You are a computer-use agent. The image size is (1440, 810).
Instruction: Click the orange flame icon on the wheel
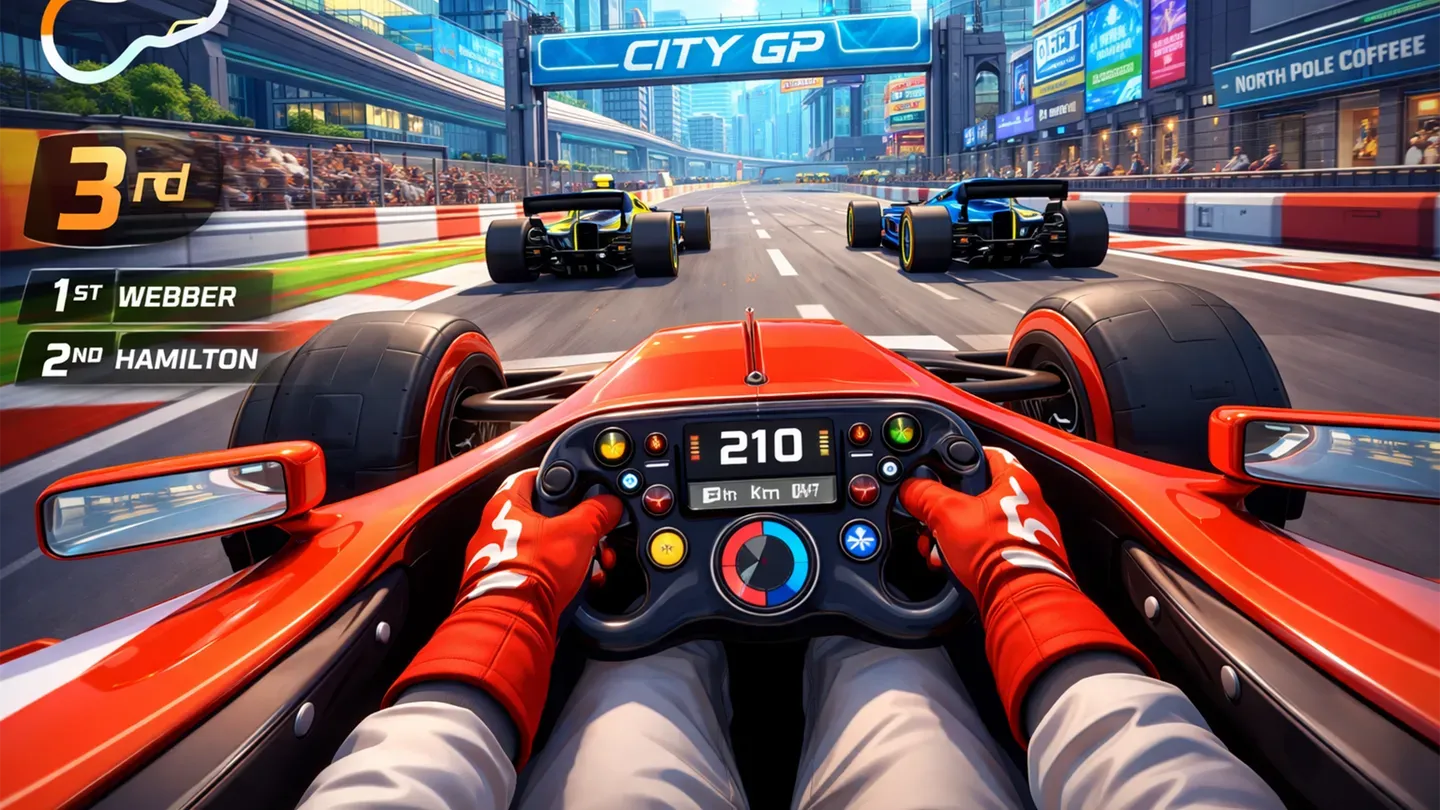coord(859,432)
